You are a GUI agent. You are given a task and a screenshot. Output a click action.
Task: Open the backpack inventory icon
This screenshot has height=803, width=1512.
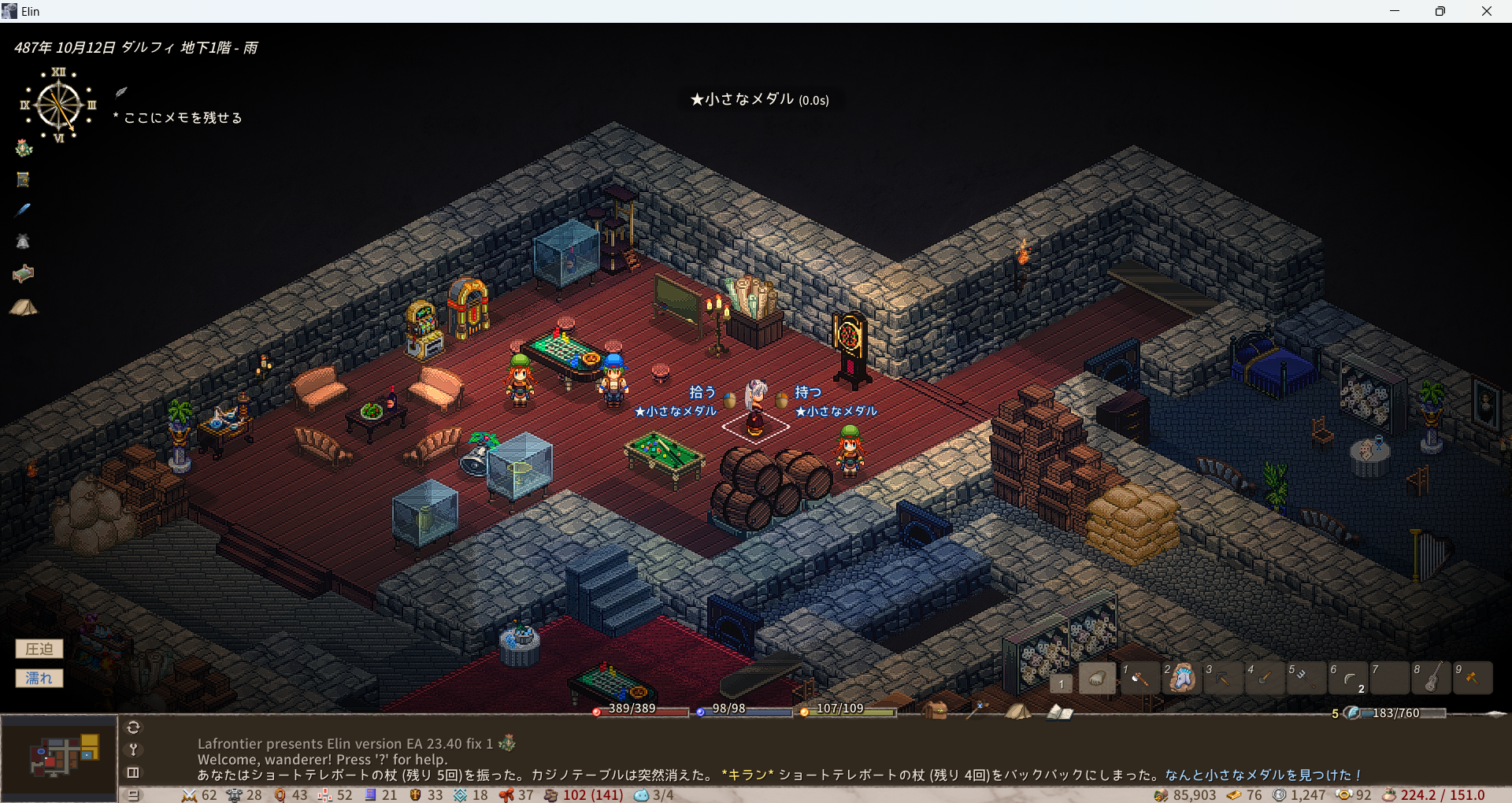click(936, 711)
